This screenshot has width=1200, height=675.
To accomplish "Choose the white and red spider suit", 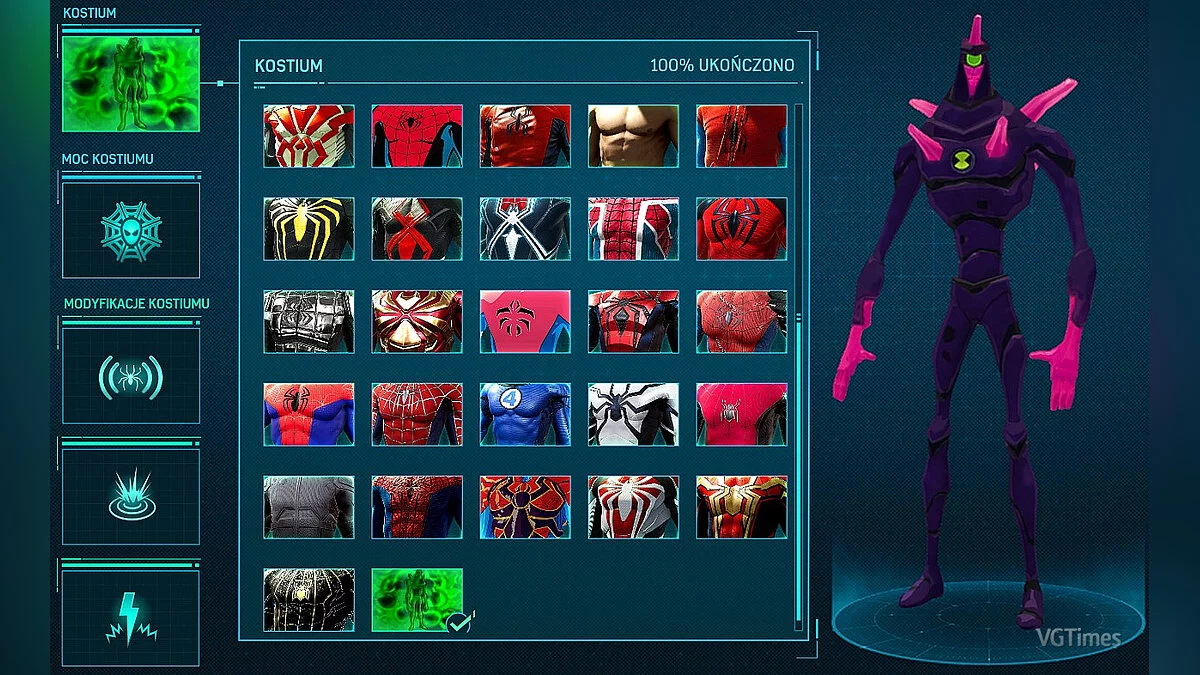I will click(x=633, y=507).
